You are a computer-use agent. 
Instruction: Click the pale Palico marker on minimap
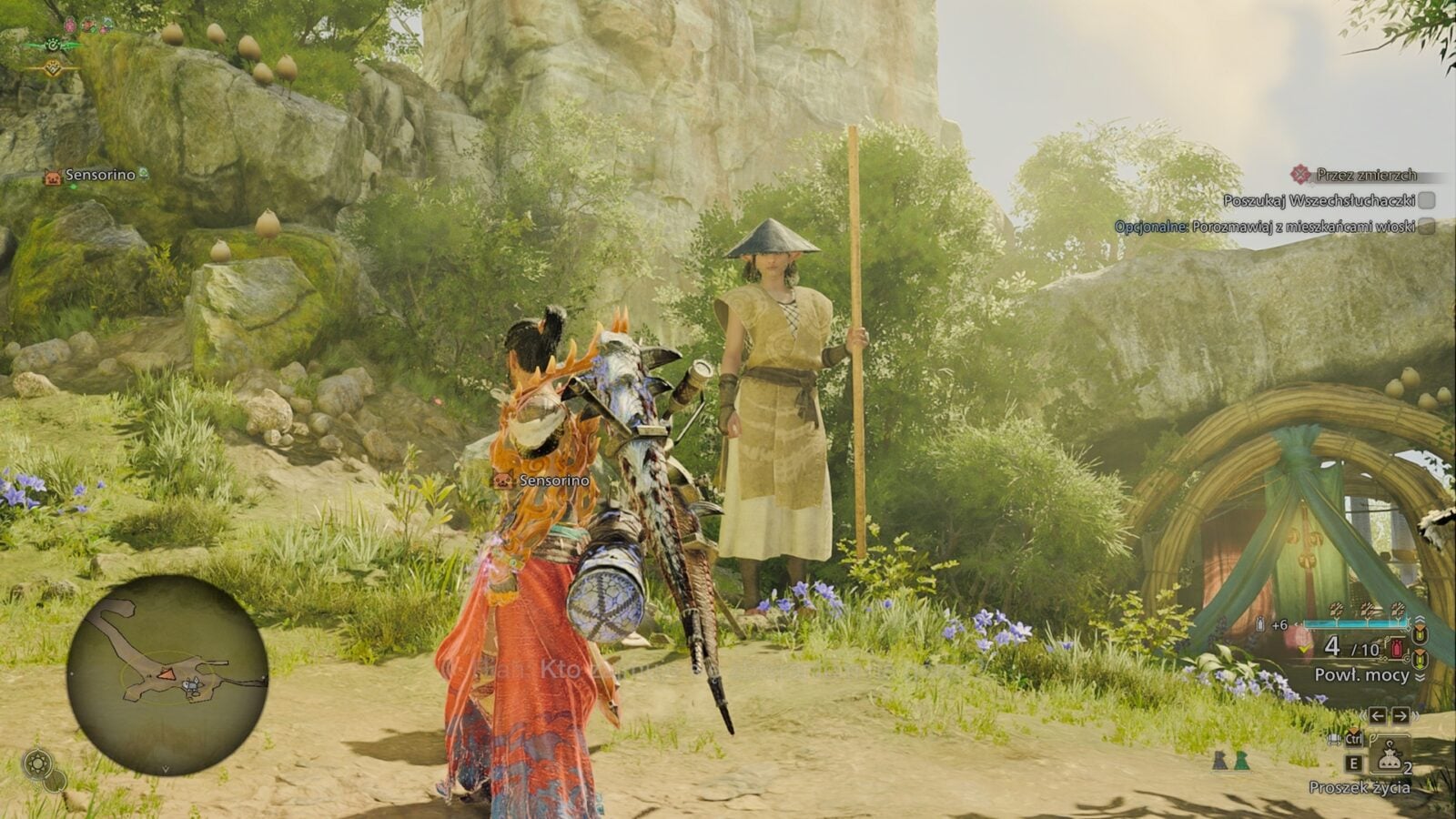(192, 686)
